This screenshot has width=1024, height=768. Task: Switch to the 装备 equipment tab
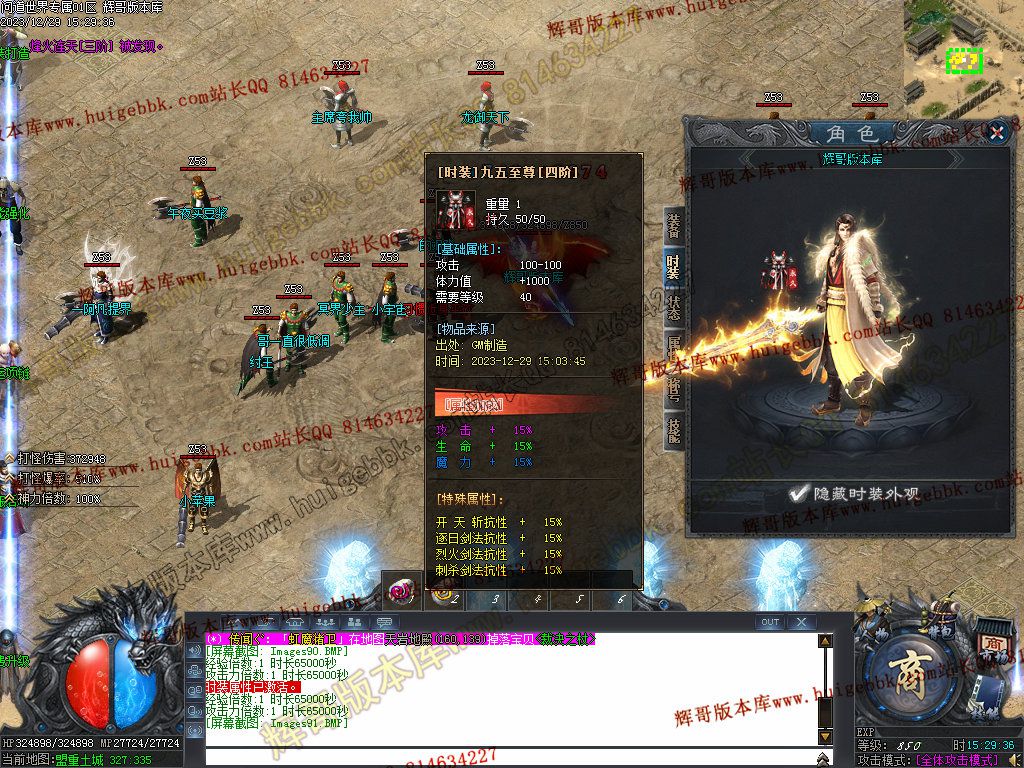(674, 227)
